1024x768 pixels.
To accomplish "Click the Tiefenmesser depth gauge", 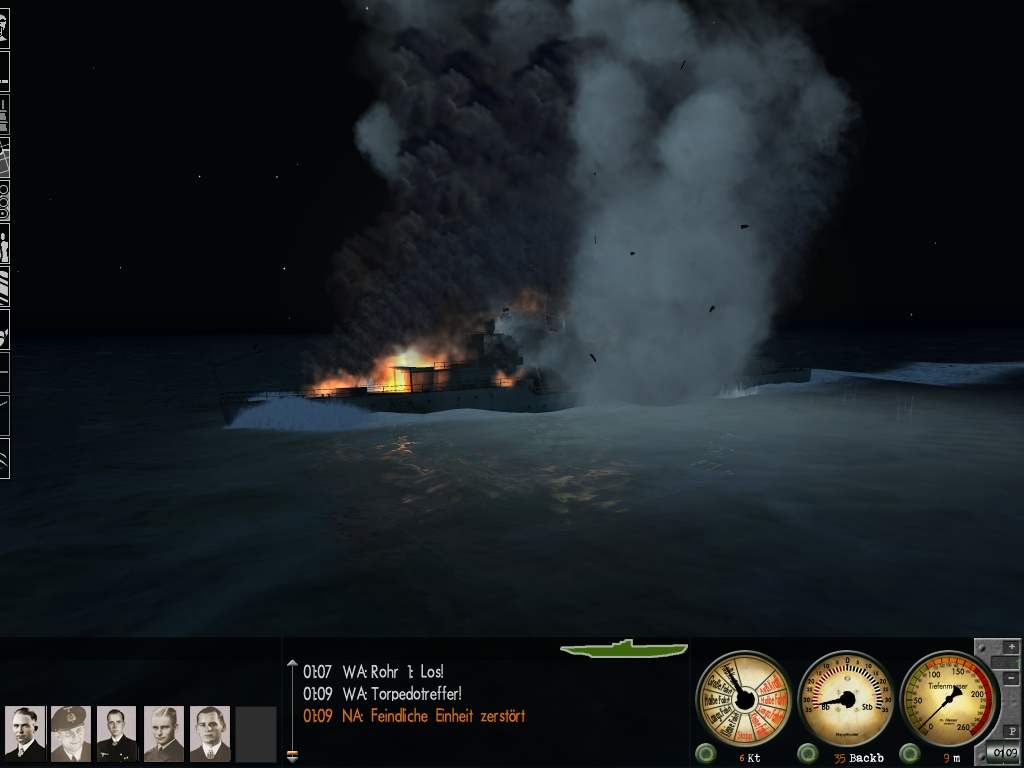I will tap(949, 698).
